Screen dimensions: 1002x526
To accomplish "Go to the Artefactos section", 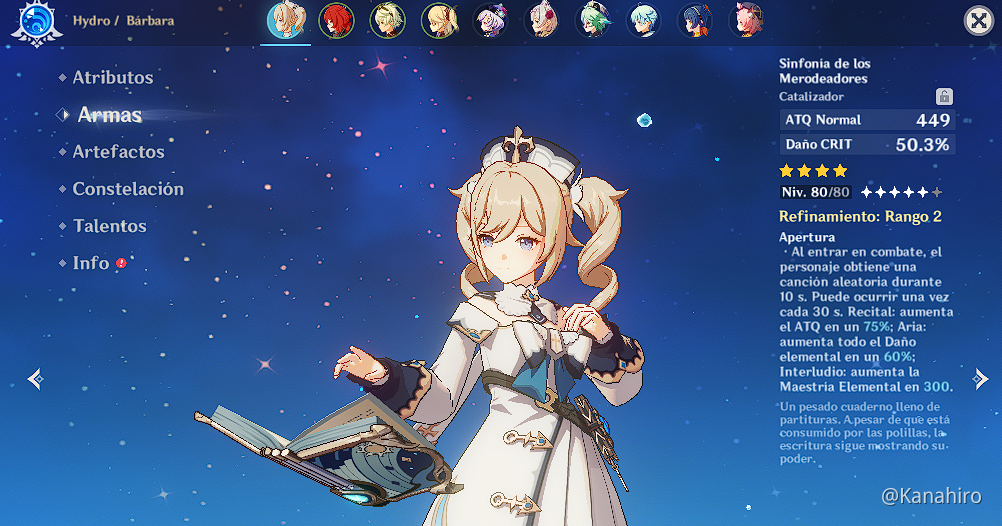I will [118, 152].
